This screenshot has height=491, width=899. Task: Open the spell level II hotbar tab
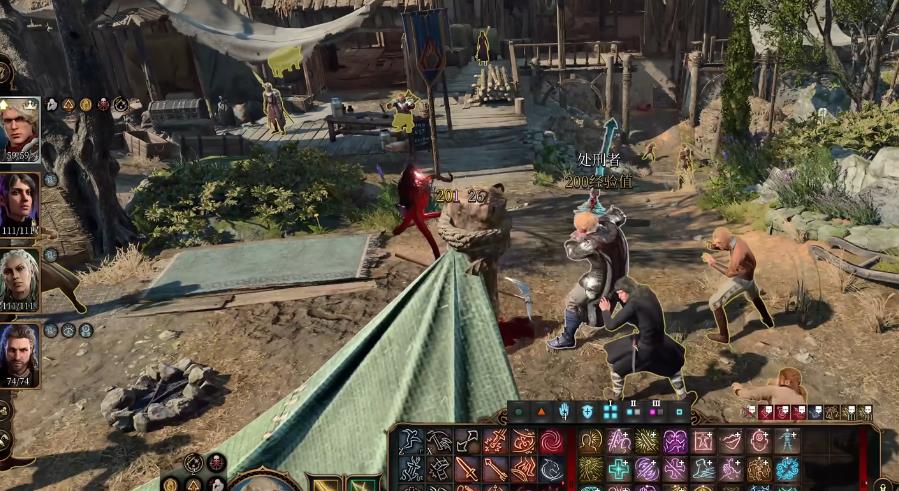point(656,411)
